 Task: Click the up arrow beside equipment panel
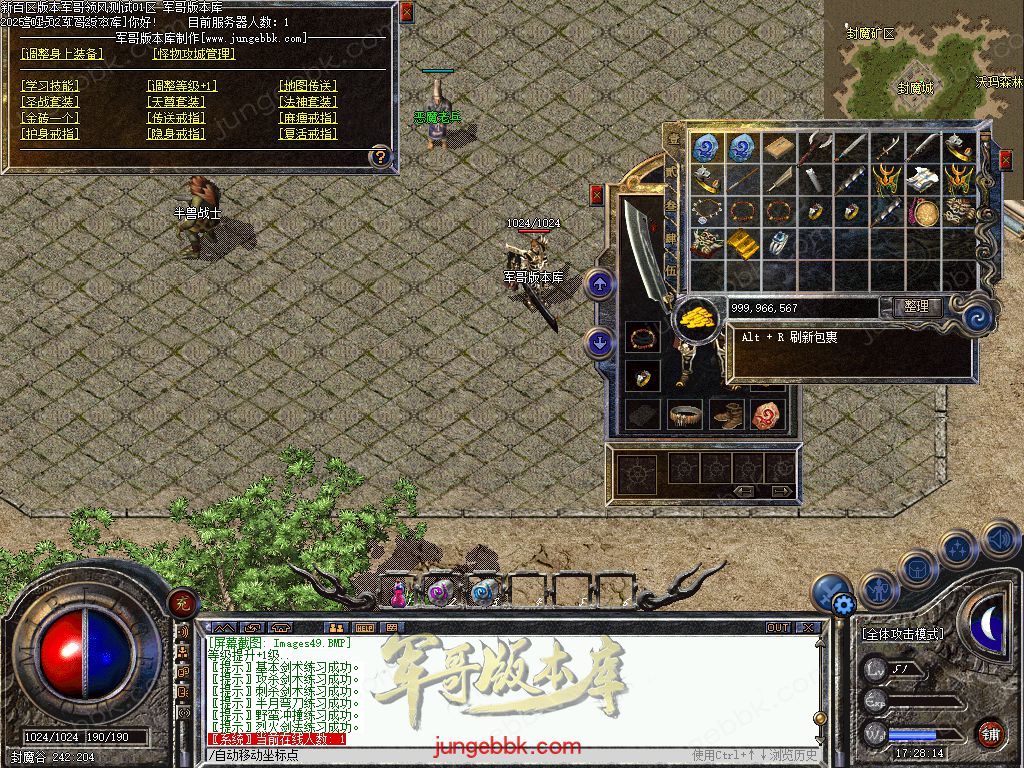(599, 285)
